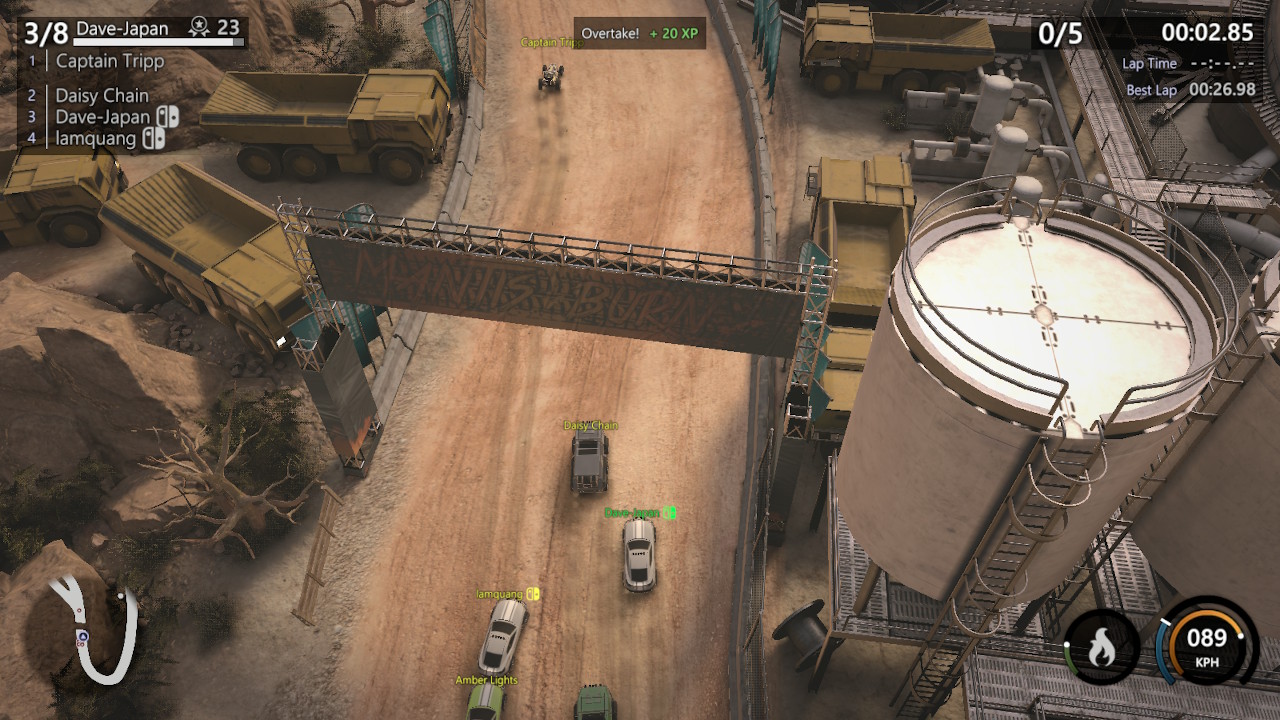Expand the race standings list
This screenshot has width=1280, height=720.
point(100,100)
